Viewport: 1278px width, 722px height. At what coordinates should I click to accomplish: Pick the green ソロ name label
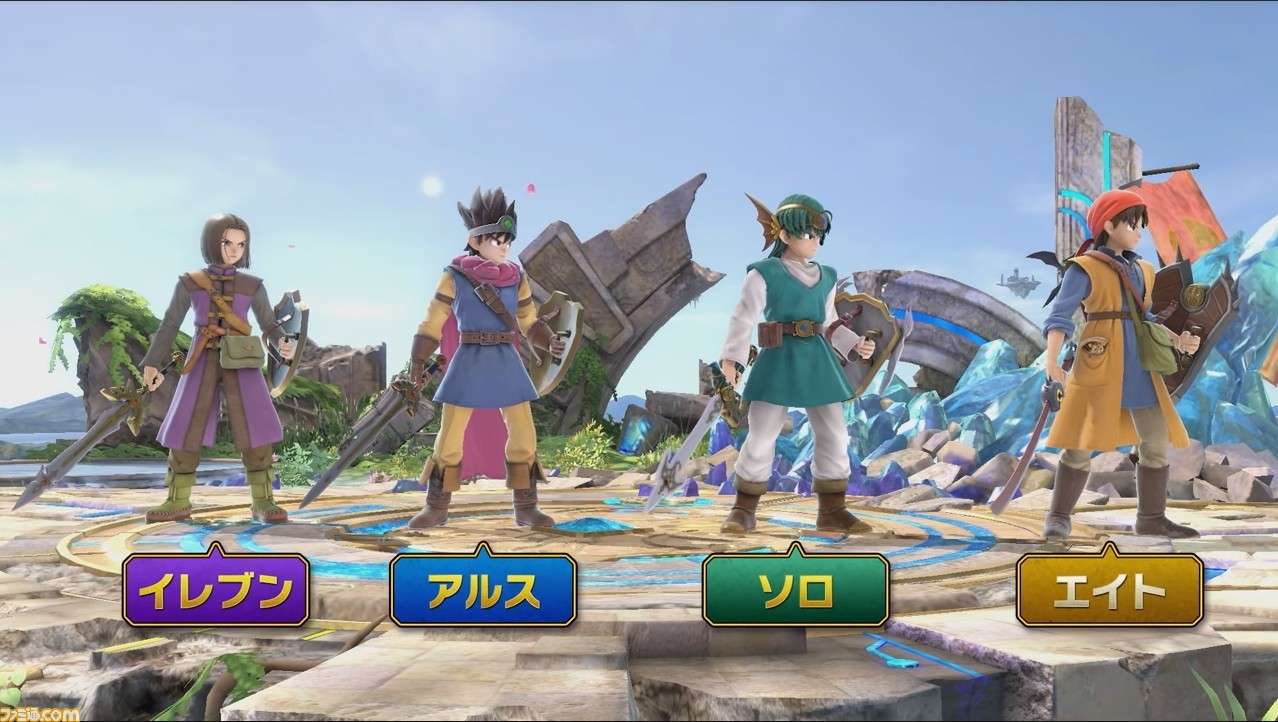[796, 590]
